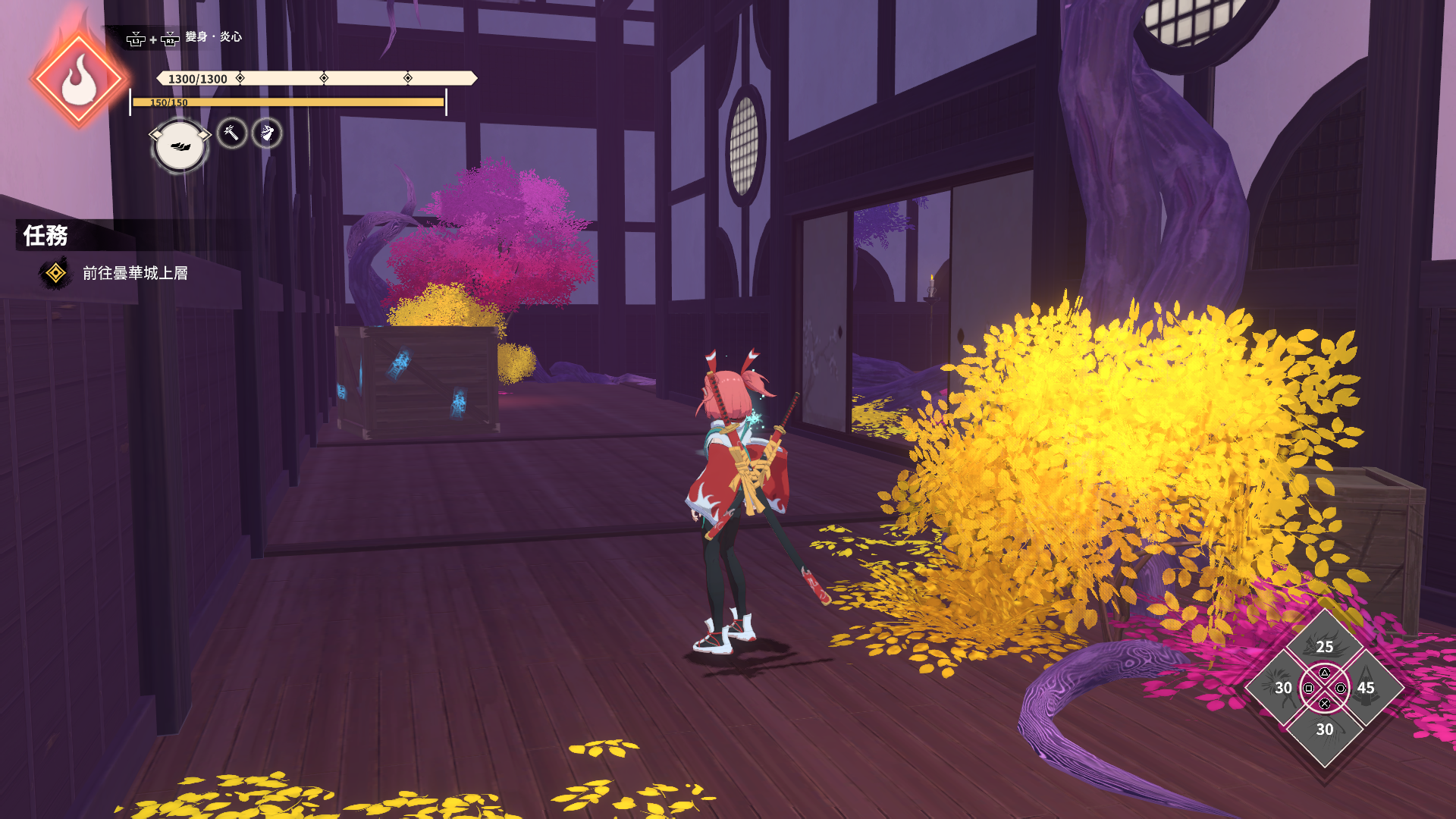Open the quest objective 前往曇華城上層

[x=134, y=273]
